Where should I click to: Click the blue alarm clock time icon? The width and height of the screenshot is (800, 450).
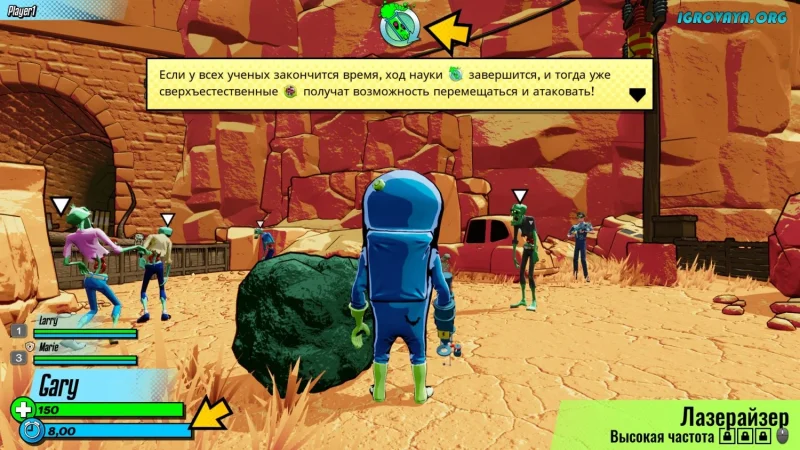coord(32,432)
